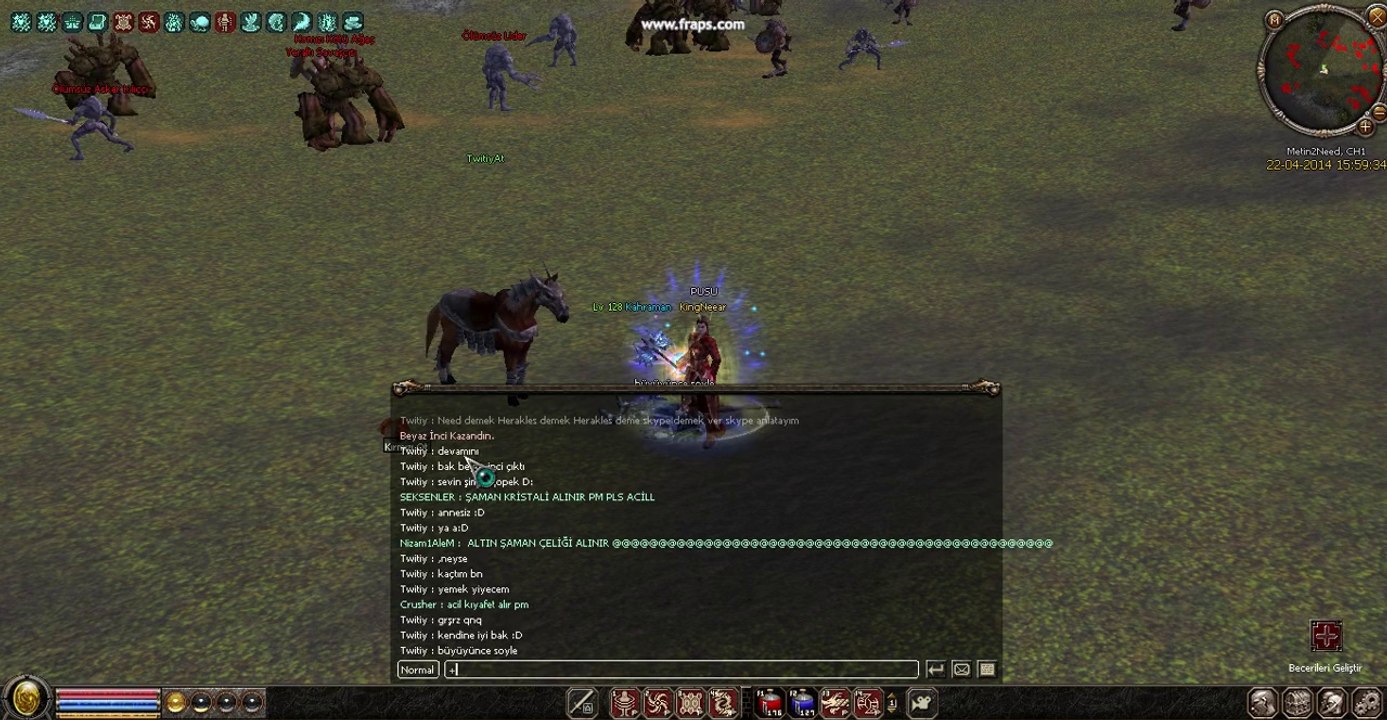Open the whisper envelope button in chat
The width and height of the screenshot is (1387, 720).
[x=961, y=669]
